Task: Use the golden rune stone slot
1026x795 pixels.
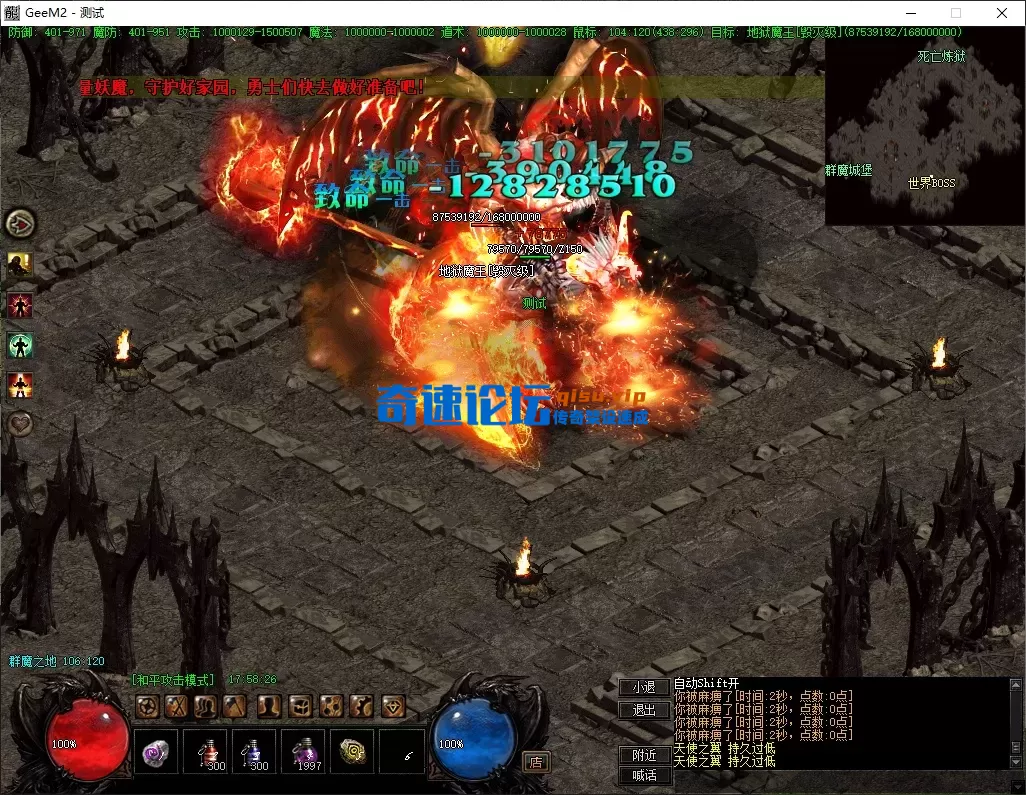Action: (352, 752)
